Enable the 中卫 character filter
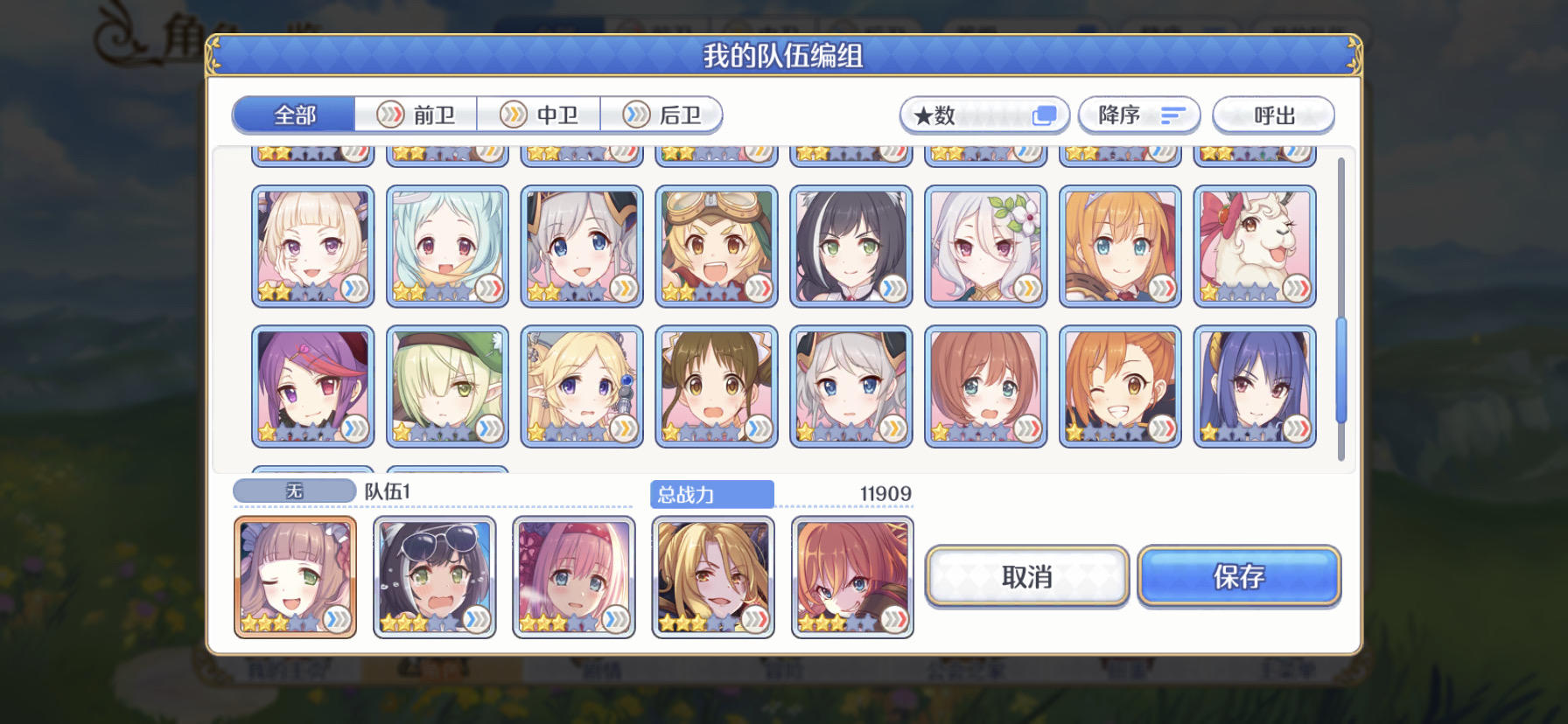The image size is (1568, 724). coord(541,115)
